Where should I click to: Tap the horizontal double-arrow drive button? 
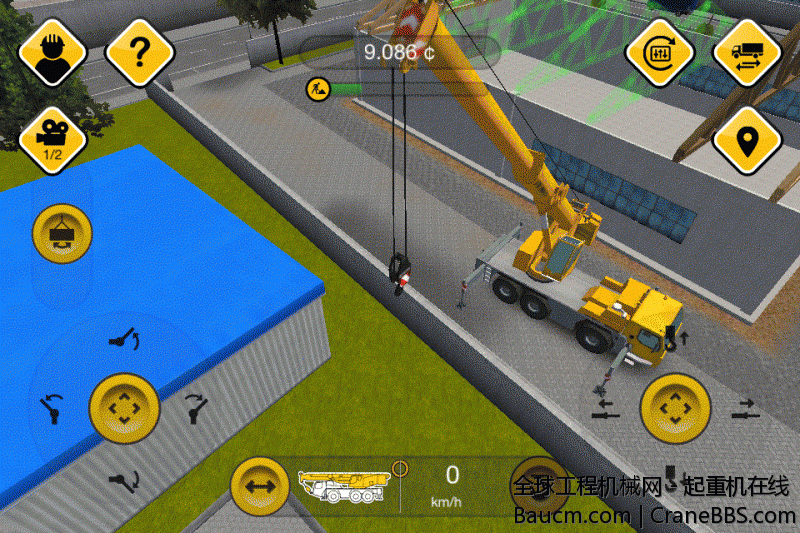coord(260,487)
